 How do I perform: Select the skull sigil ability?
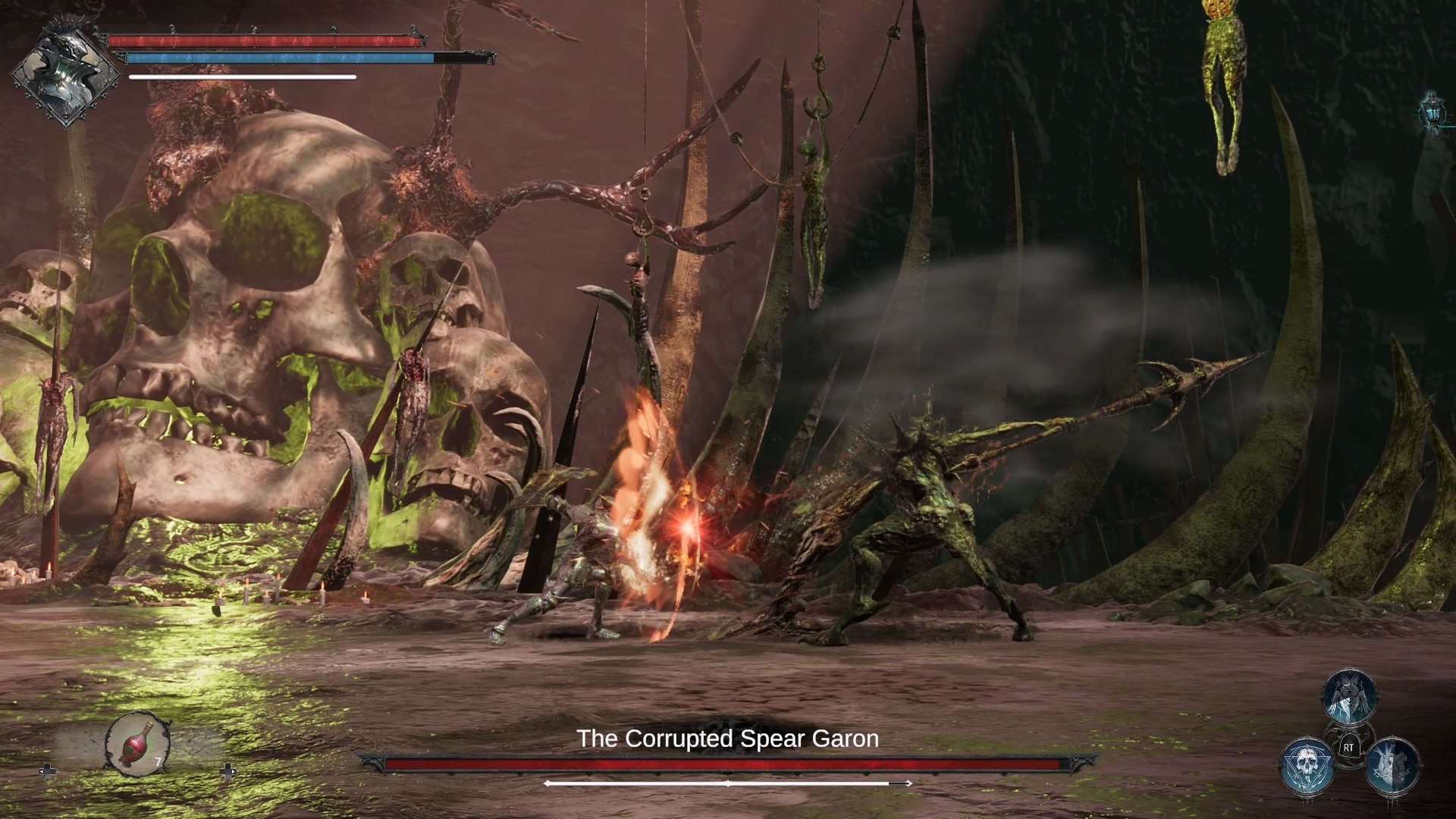1307,766
